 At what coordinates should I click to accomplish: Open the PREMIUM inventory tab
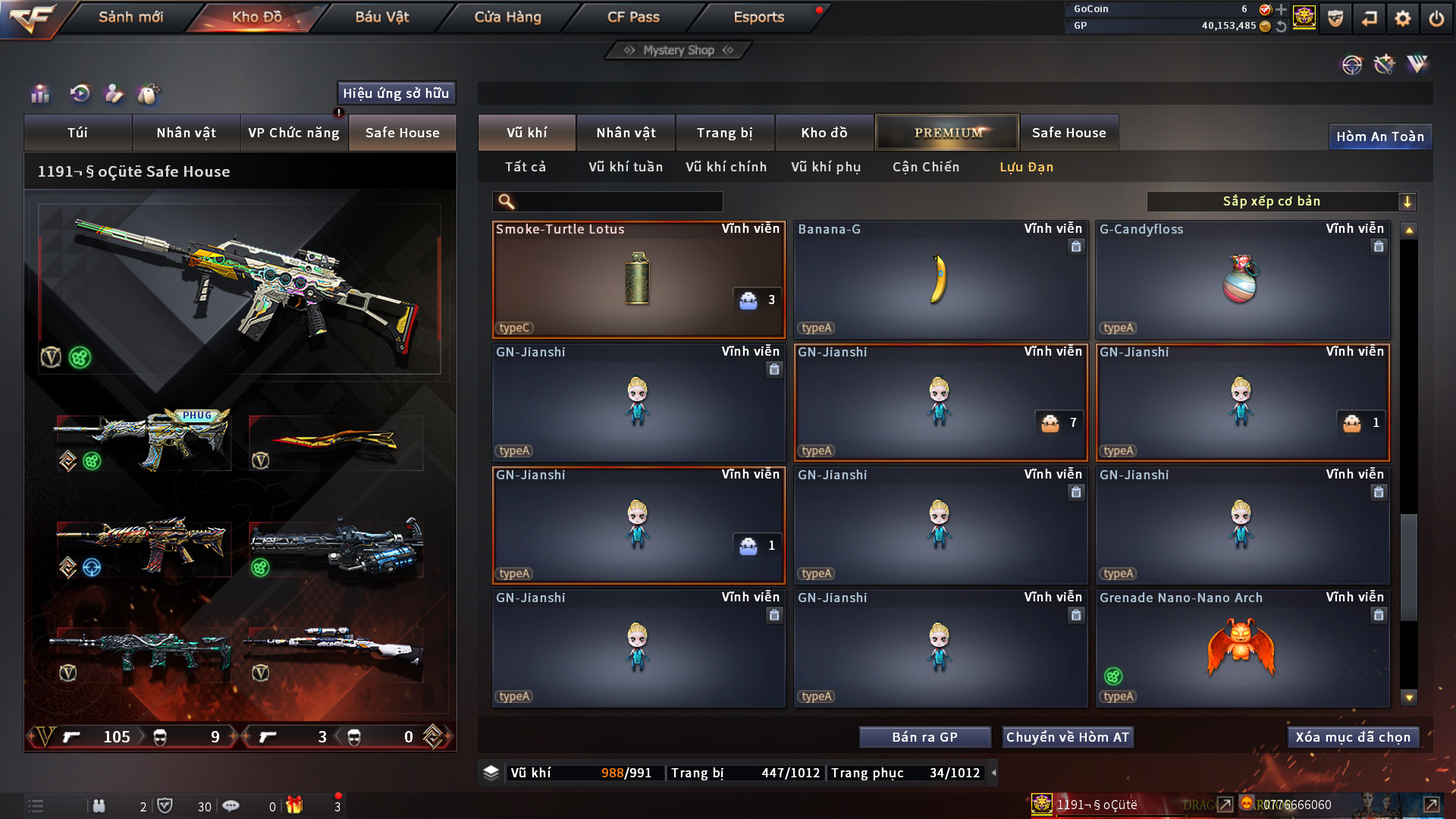pos(947,133)
